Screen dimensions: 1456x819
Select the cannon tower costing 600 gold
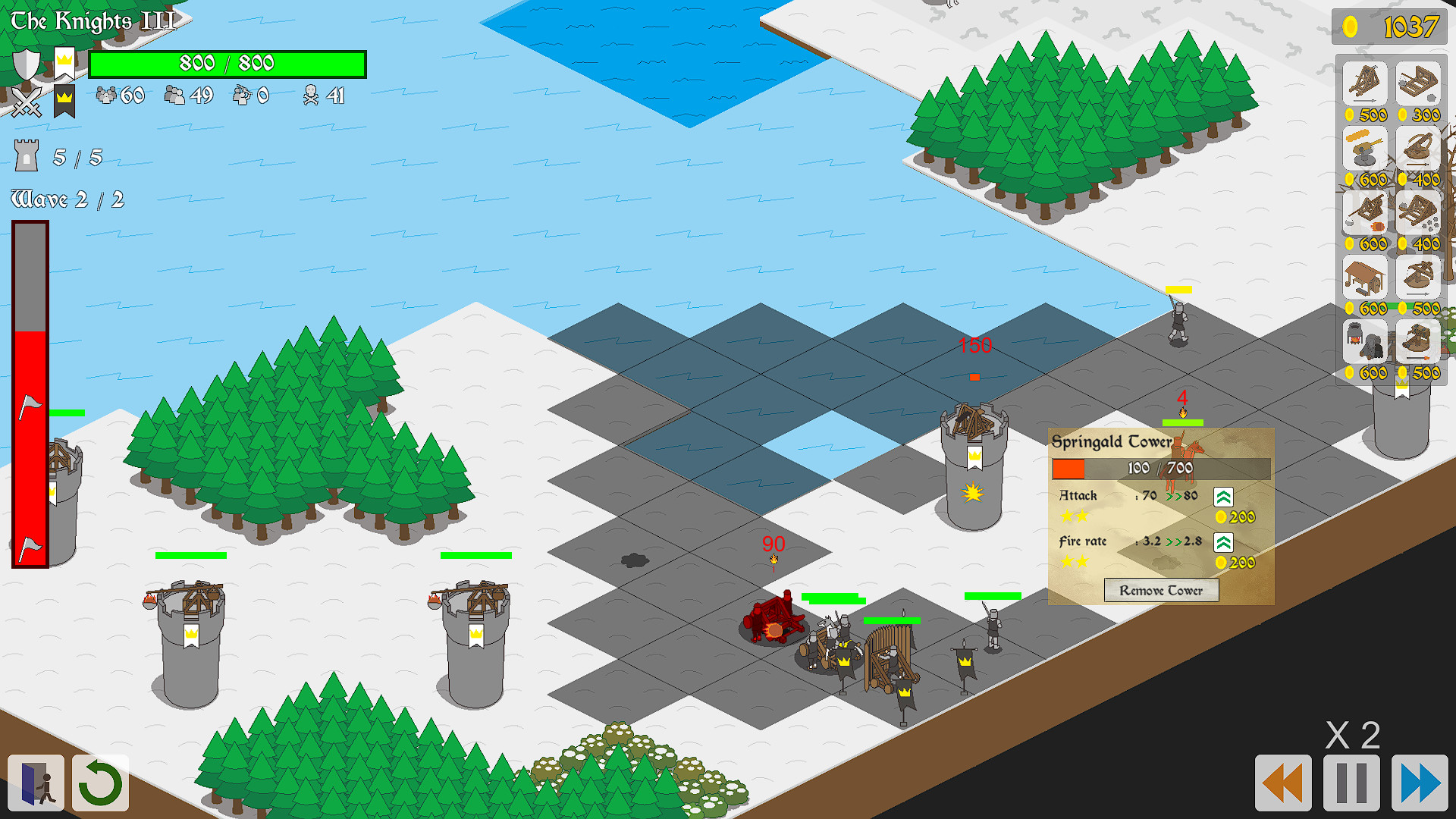click(1363, 149)
